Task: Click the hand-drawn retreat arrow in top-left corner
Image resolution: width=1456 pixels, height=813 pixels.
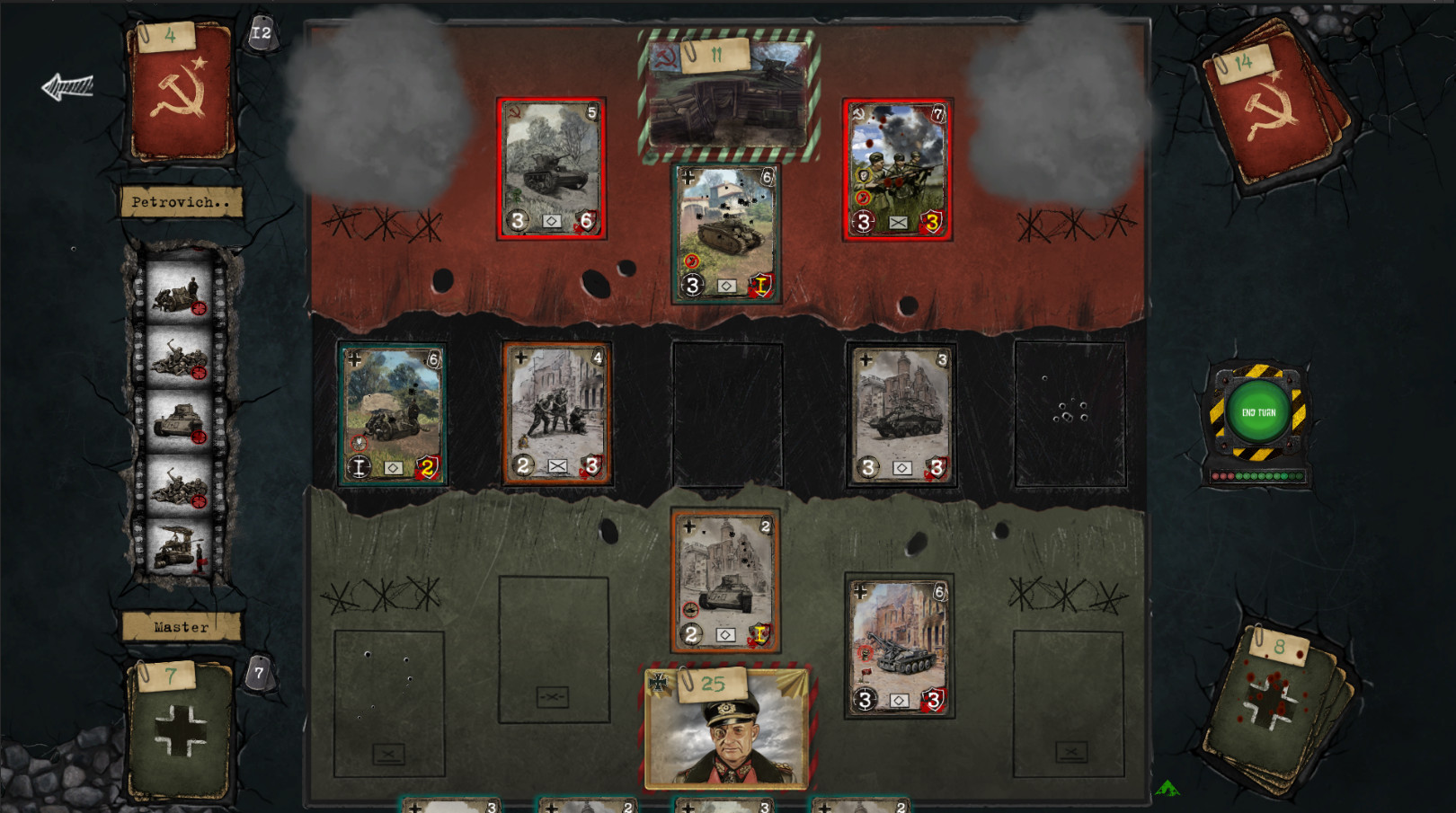Action: coord(68,85)
